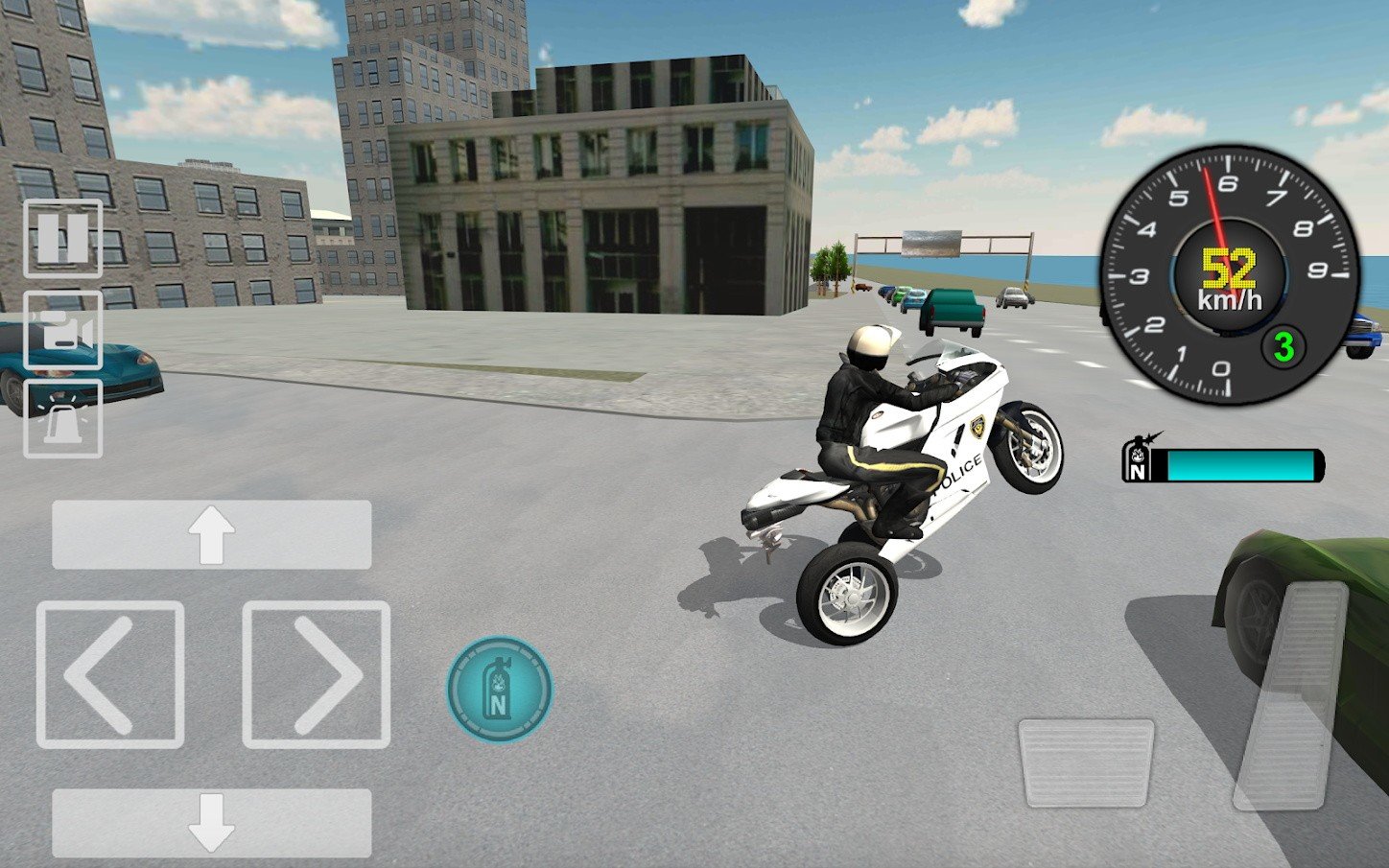Tap the right steering arrow
This screenshot has width=1389, height=868.
(317, 671)
